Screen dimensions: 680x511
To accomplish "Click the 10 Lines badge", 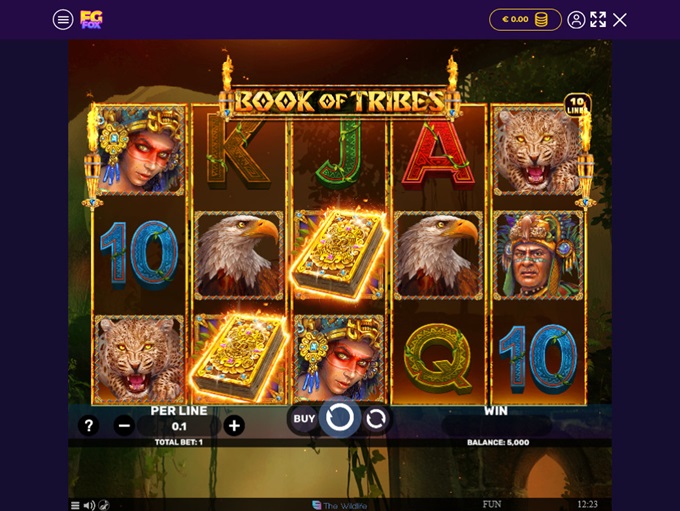I will point(577,105).
